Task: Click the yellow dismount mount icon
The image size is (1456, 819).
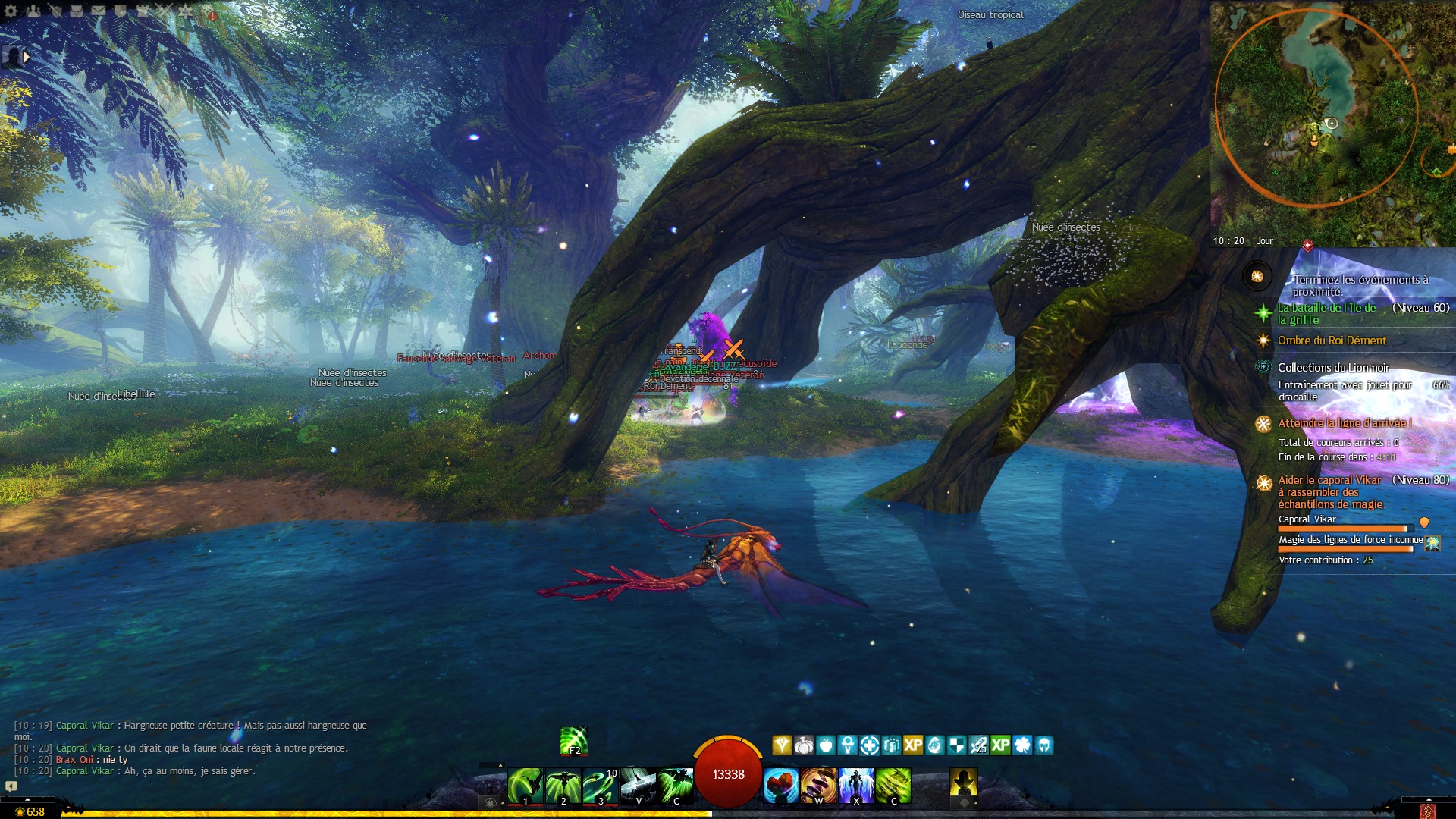Action: [x=964, y=784]
